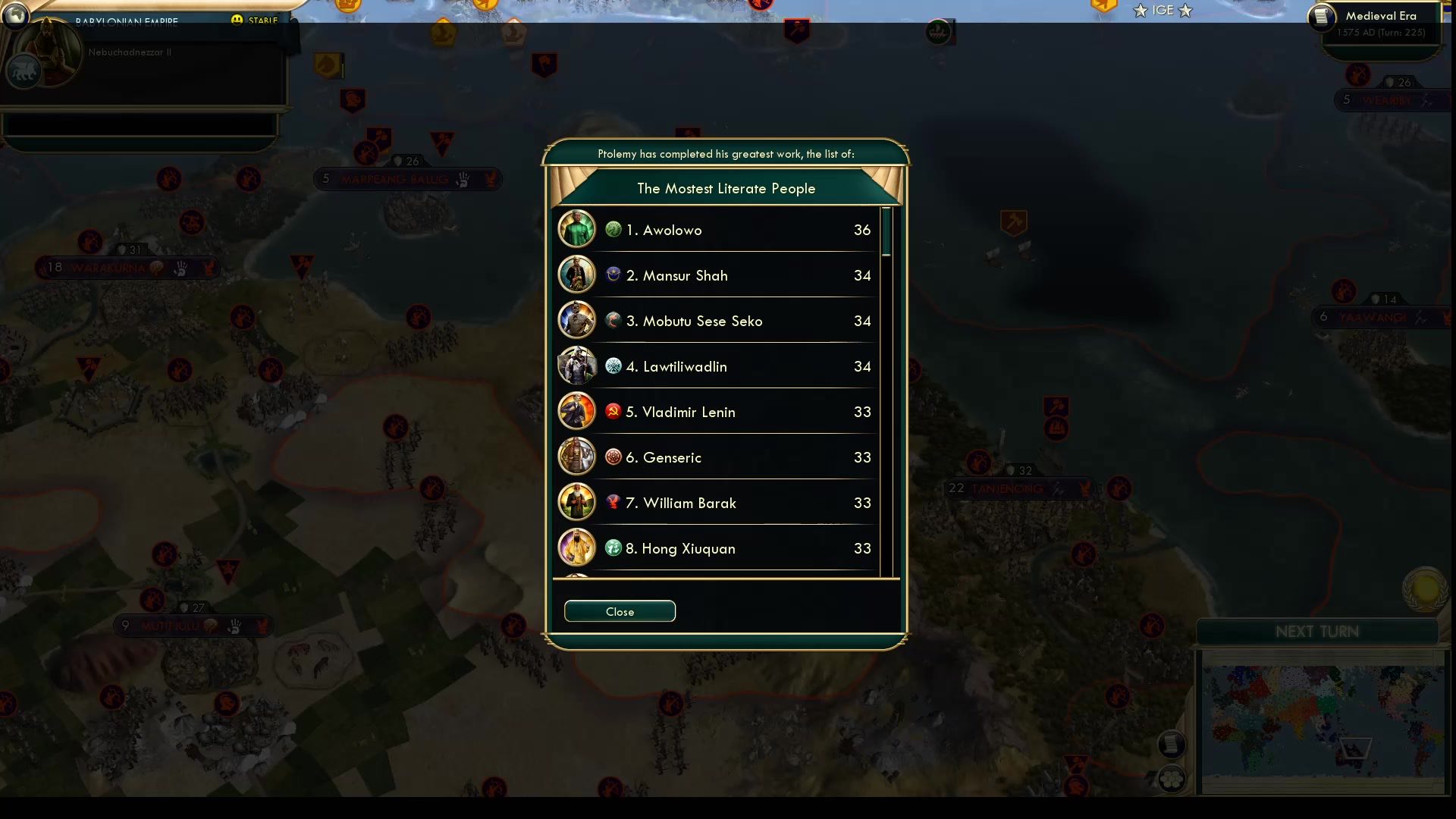Click the Babylonian lion civilization emblem
The height and width of the screenshot is (819, 1456).
[25, 71]
